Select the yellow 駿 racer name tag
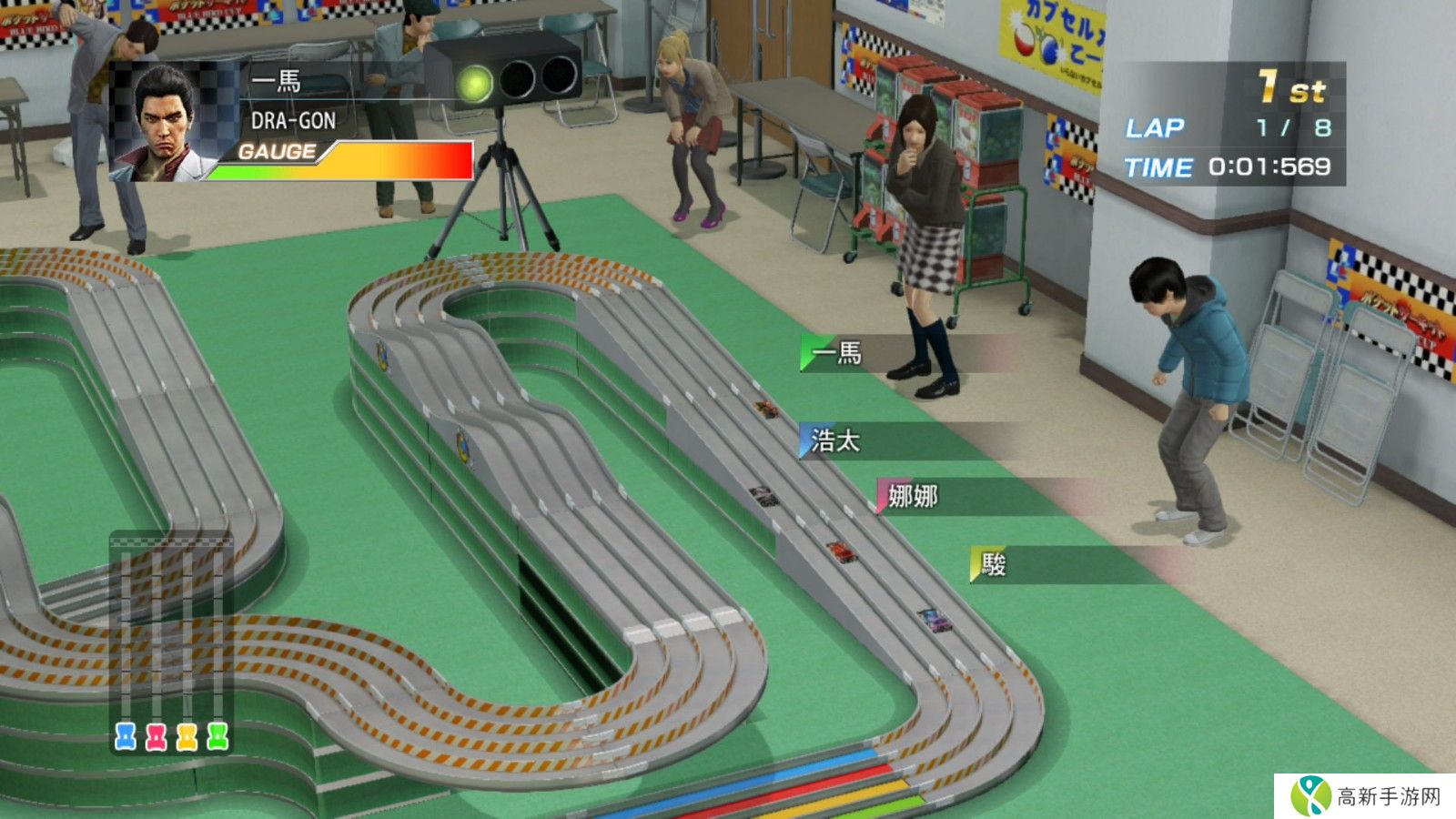This screenshot has width=1456, height=819. click(x=993, y=565)
